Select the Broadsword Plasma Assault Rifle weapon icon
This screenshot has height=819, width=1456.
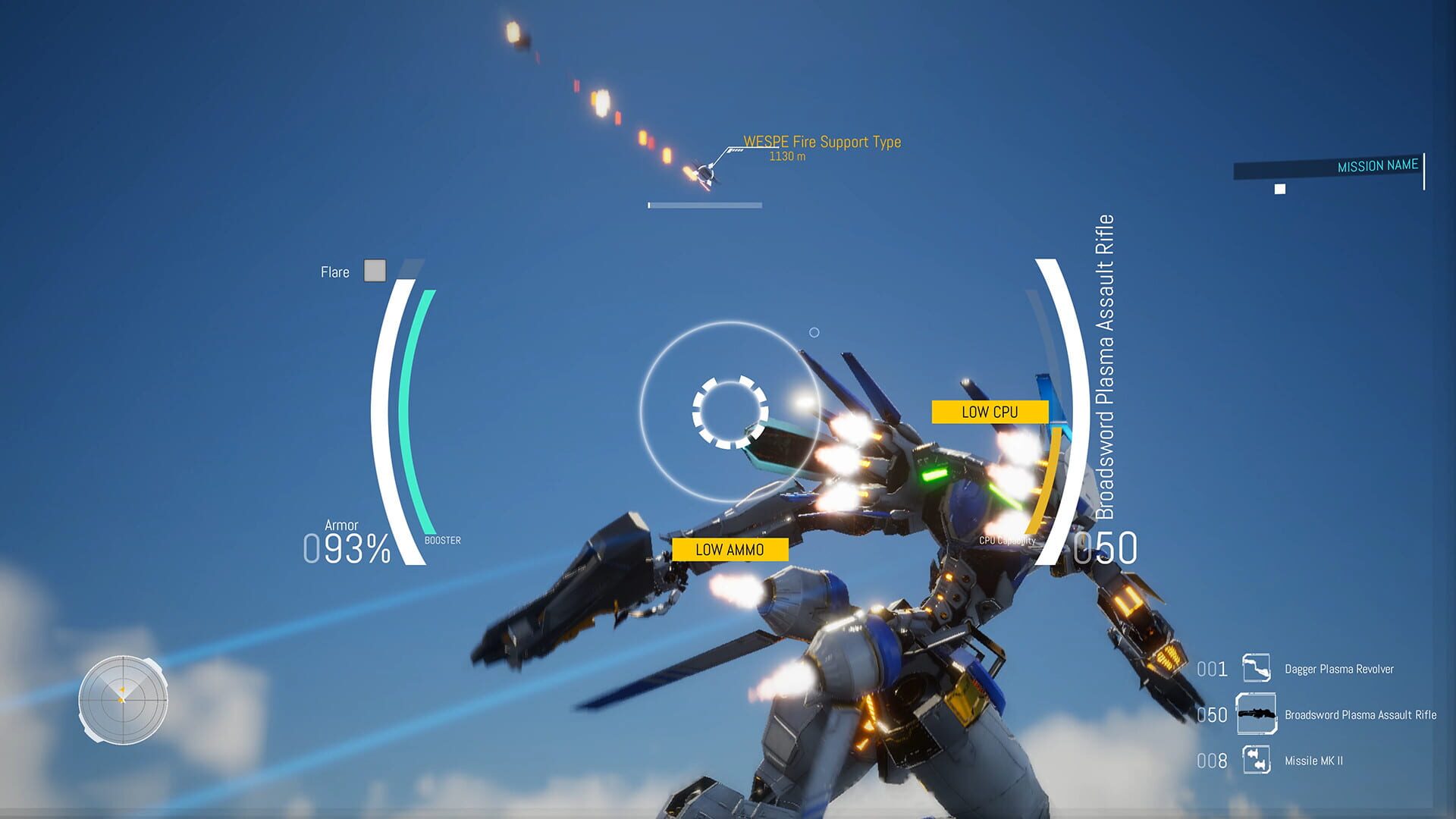[x=1257, y=714]
